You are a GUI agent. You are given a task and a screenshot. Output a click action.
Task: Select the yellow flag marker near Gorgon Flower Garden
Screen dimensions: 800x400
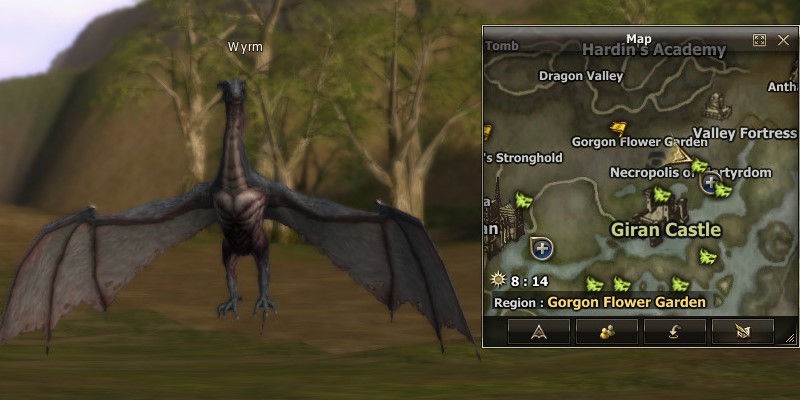pyautogui.click(x=620, y=127)
